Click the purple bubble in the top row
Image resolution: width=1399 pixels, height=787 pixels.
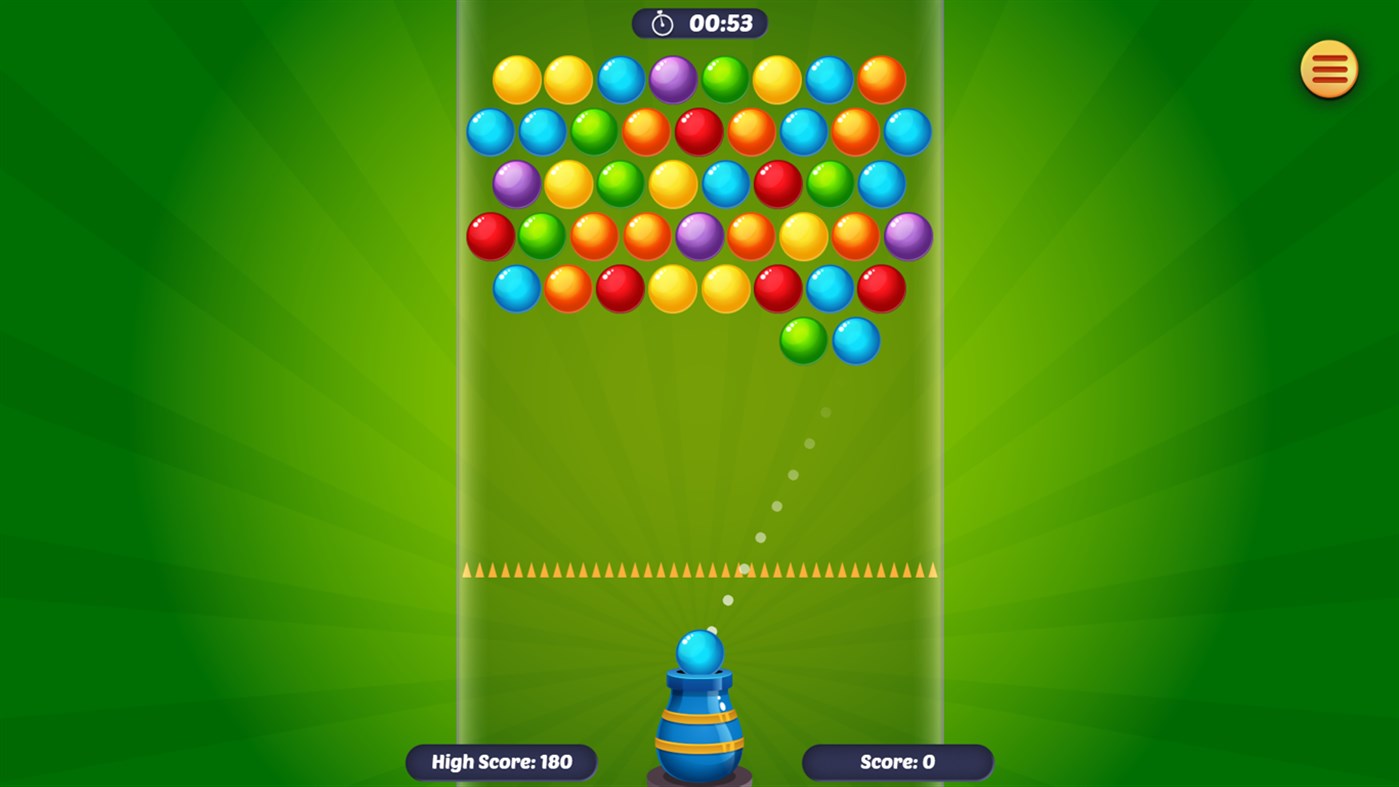click(x=672, y=78)
